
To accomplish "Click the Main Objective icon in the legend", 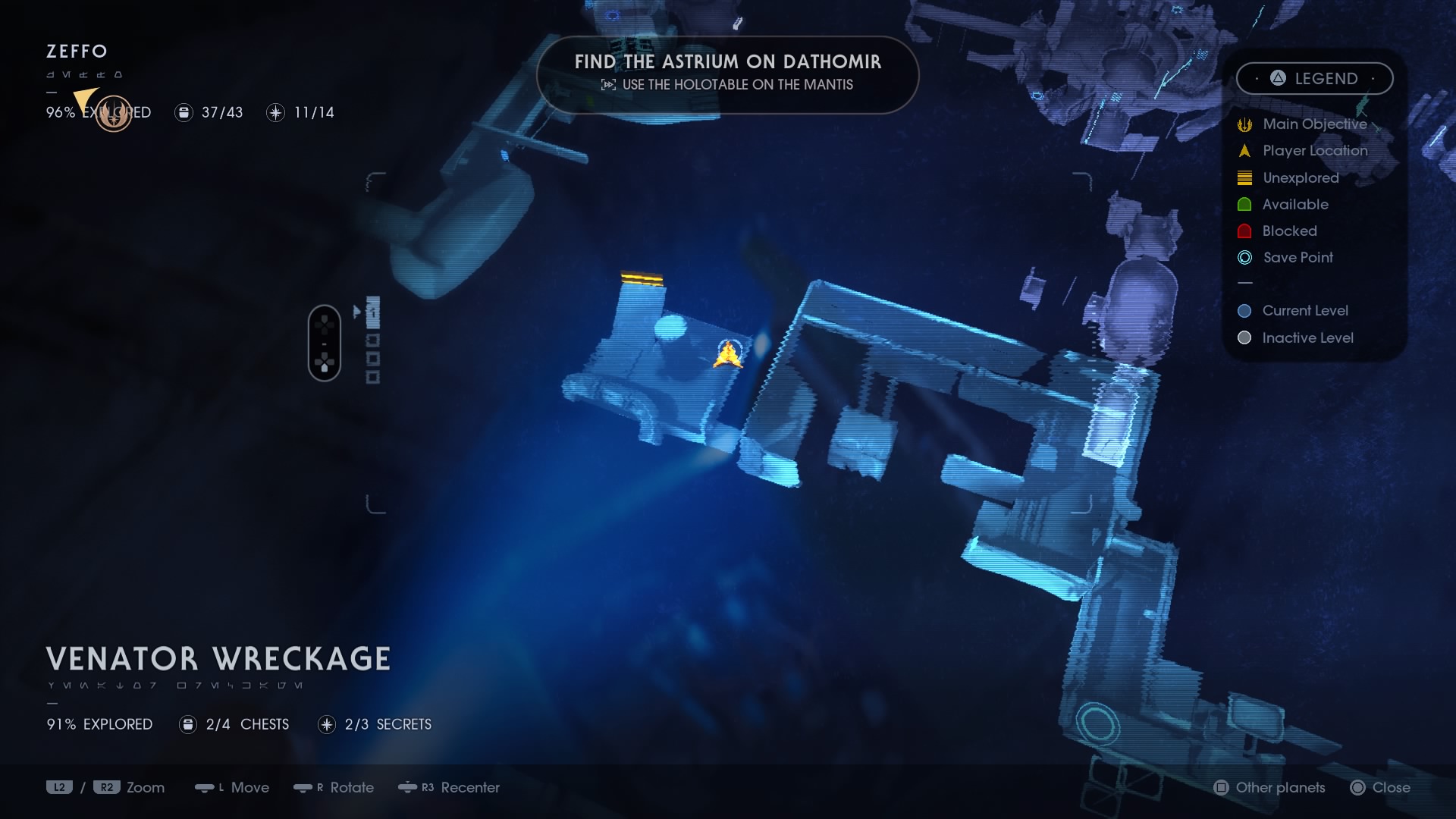I will pyautogui.click(x=1244, y=124).
